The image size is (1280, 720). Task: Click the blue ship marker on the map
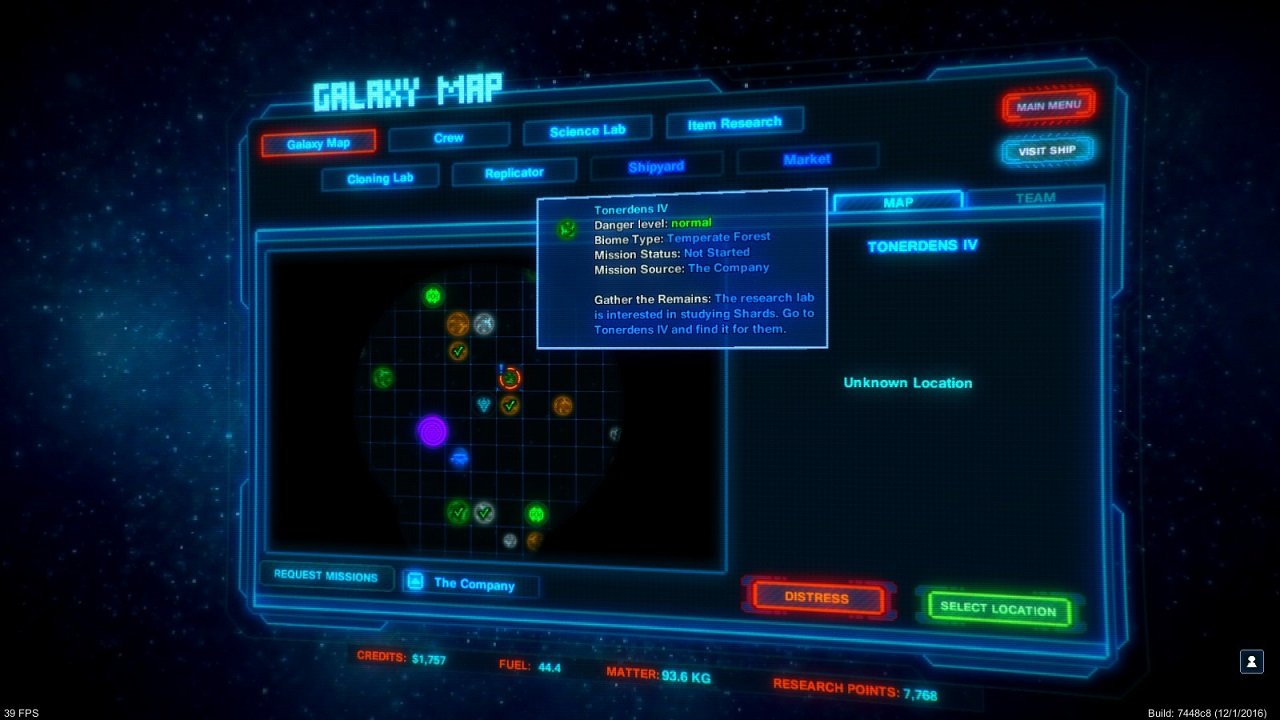click(x=459, y=457)
